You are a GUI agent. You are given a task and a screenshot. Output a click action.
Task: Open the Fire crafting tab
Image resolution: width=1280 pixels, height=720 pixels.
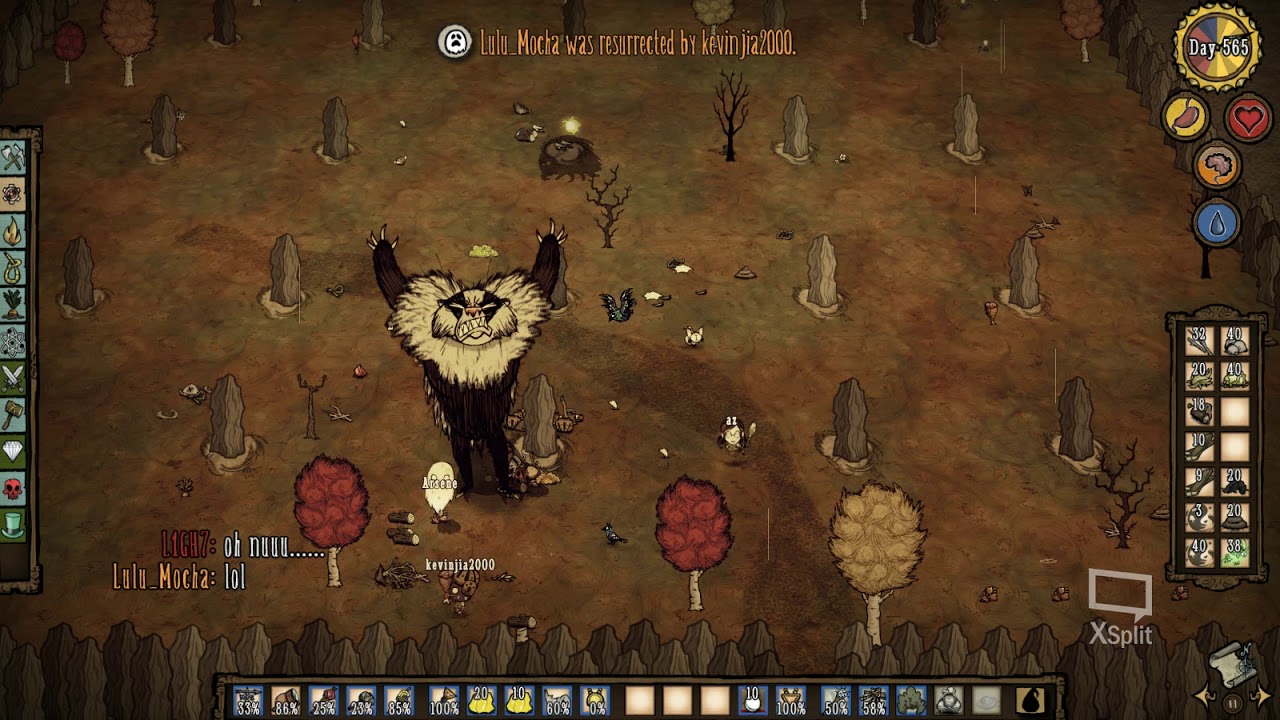coord(13,232)
